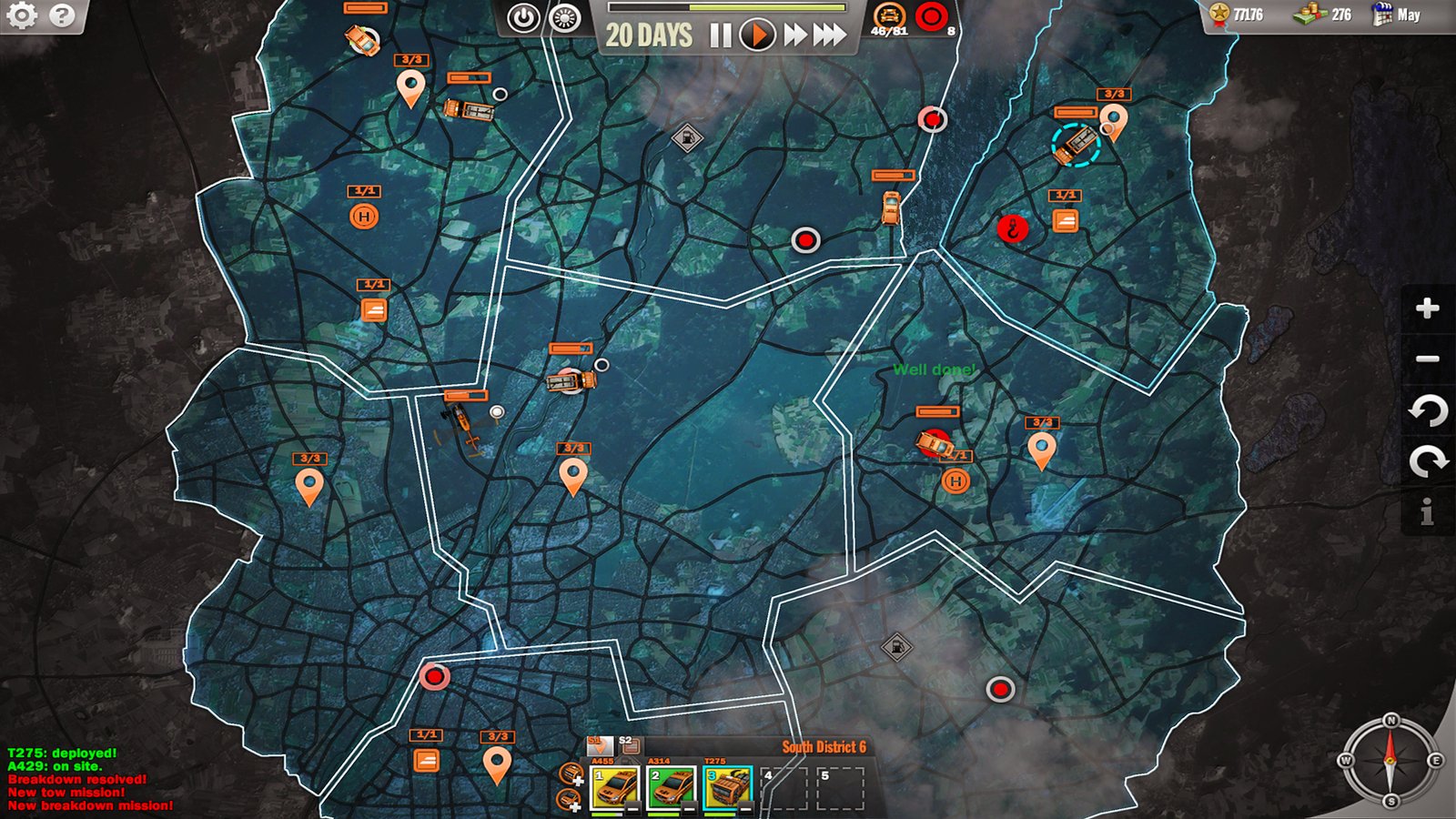Image resolution: width=1456 pixels, height=819 pixels.
Task: Rotate the map clockwise
Action: point(1427,461)
